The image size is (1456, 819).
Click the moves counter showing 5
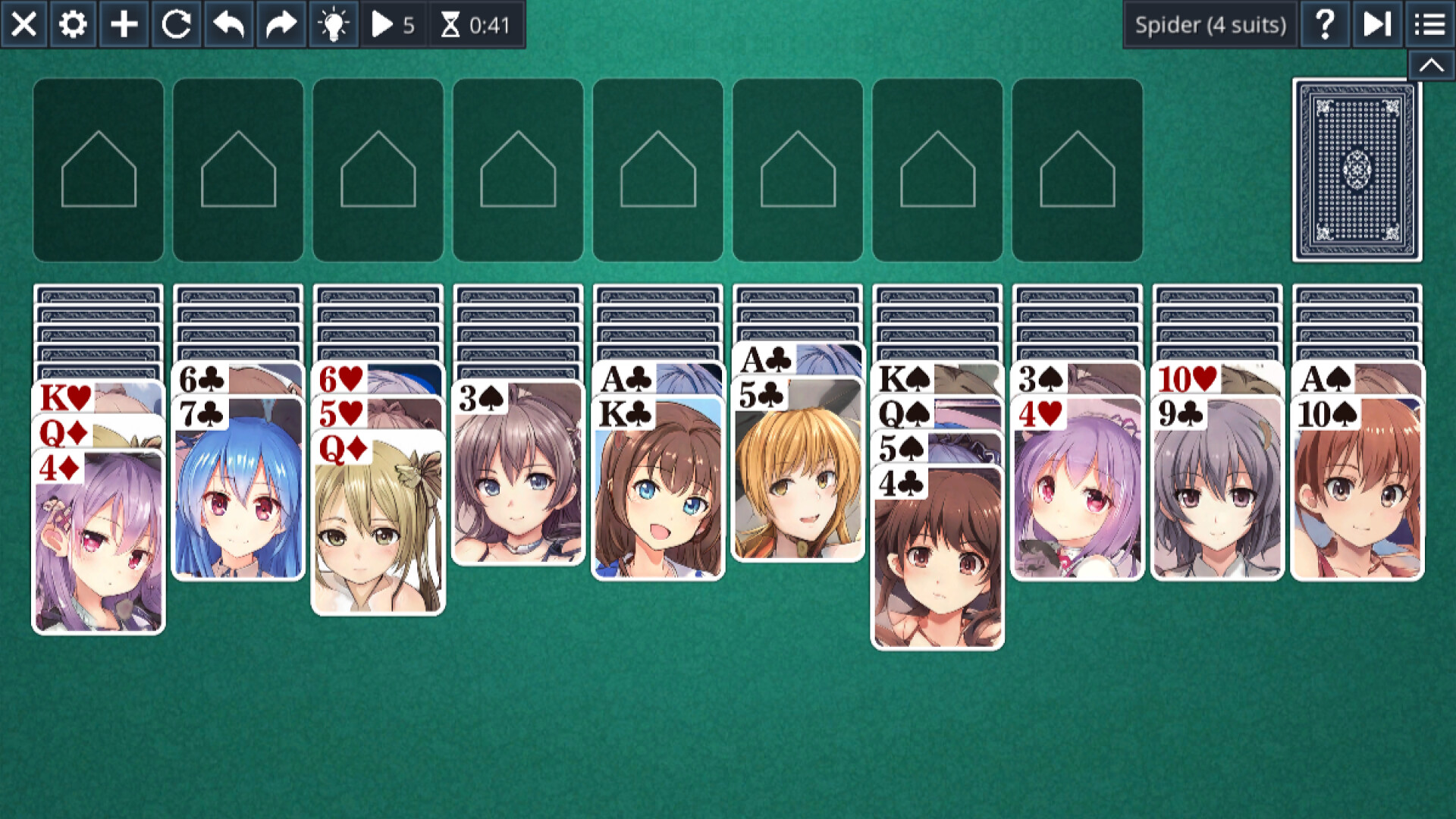394,24
